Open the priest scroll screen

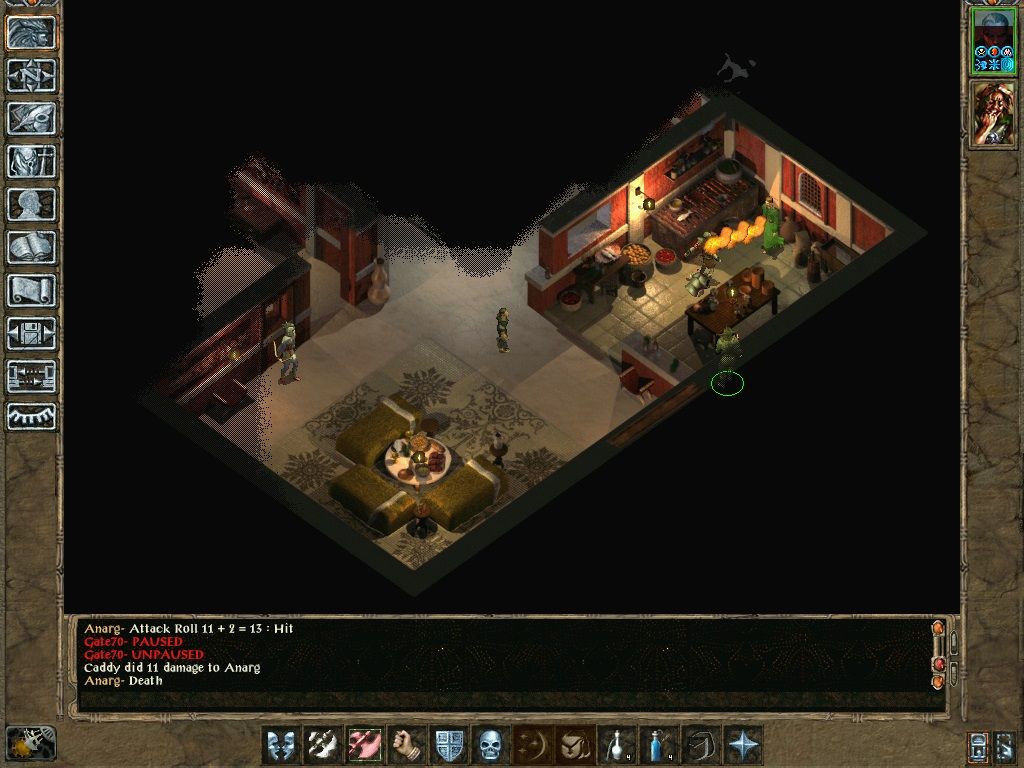(x=31, y=290)
